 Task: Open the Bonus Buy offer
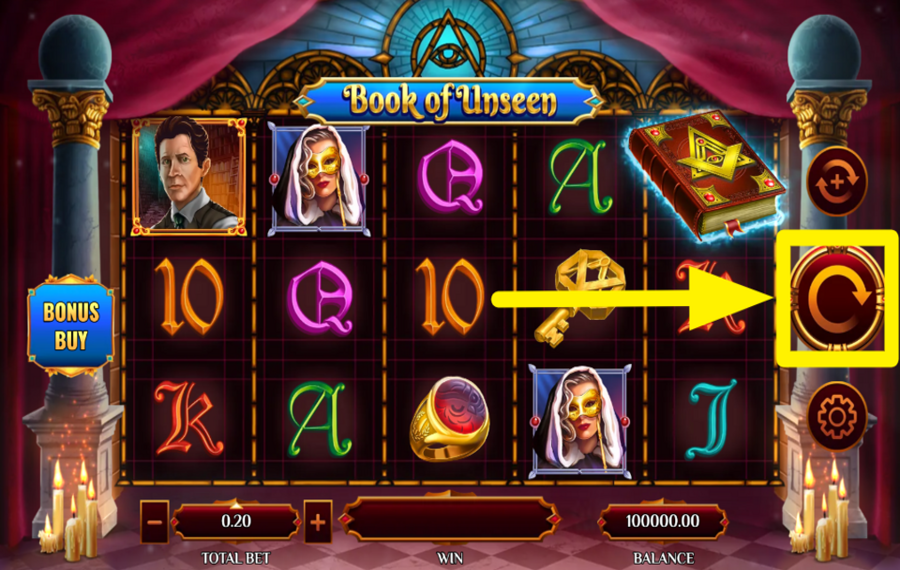coord(71,326)
